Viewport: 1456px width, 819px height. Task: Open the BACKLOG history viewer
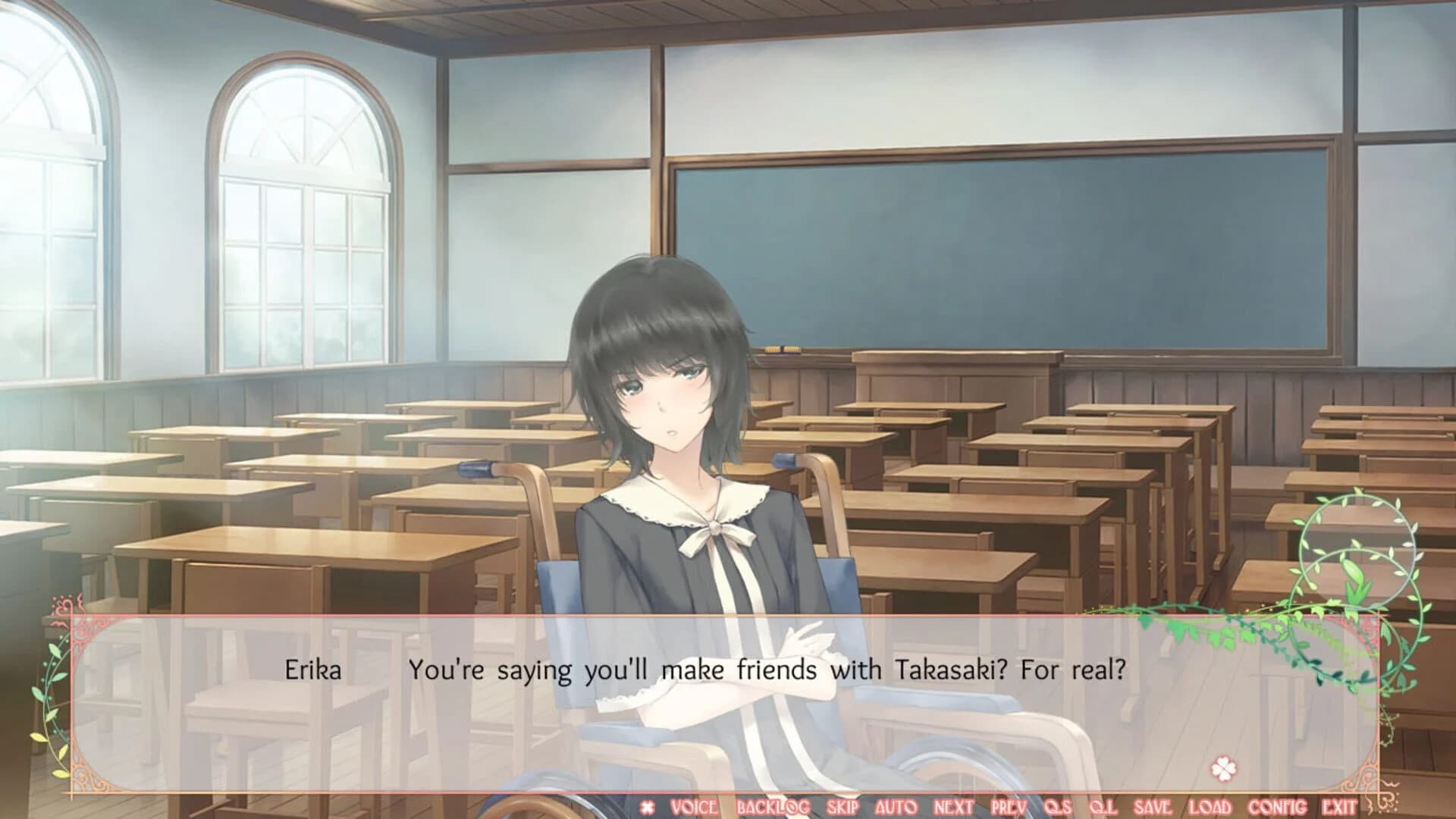[x=771, y=806]
